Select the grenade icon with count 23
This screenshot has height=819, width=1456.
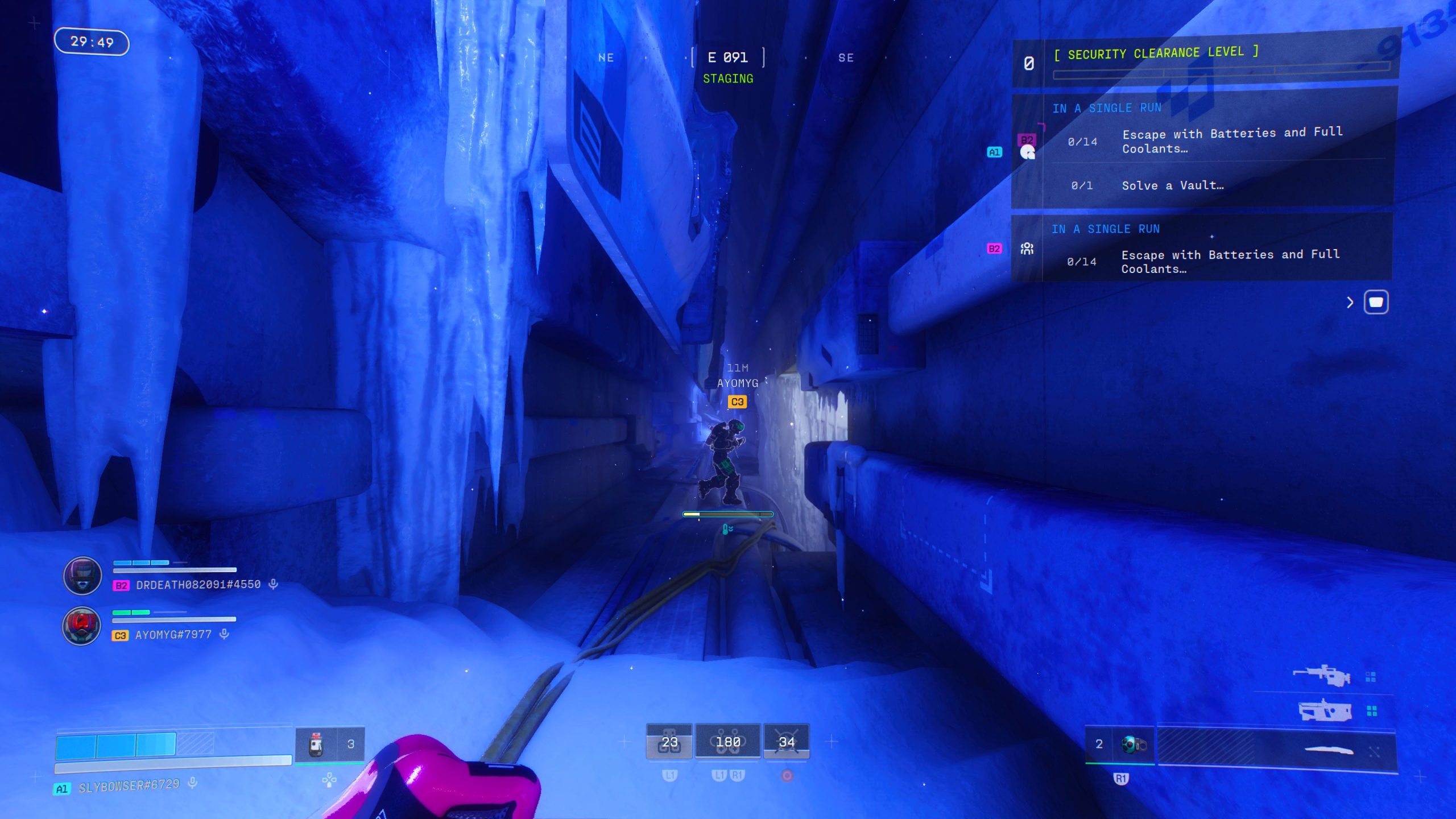[669, 741]
